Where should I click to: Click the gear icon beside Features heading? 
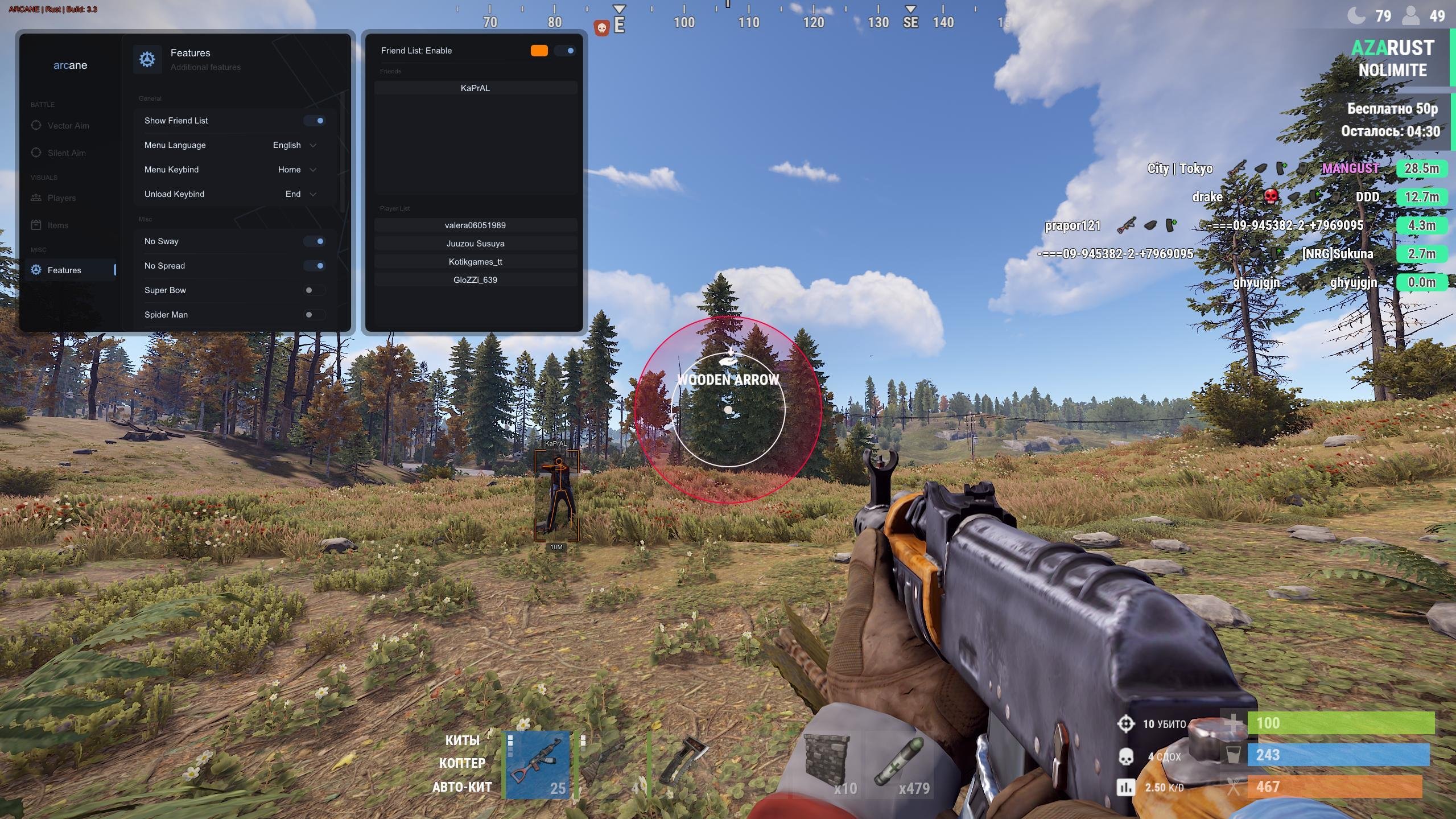pyautogui.click(x=147, y=59)
